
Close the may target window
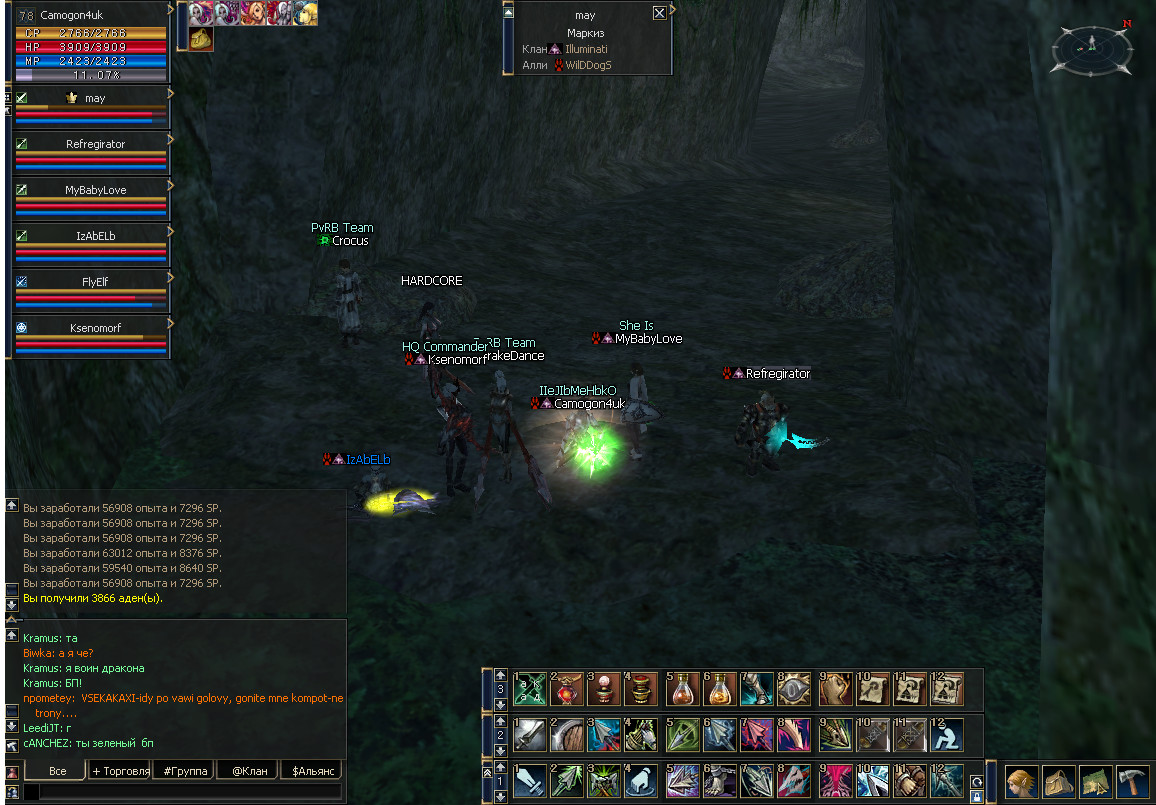(659, 14)
